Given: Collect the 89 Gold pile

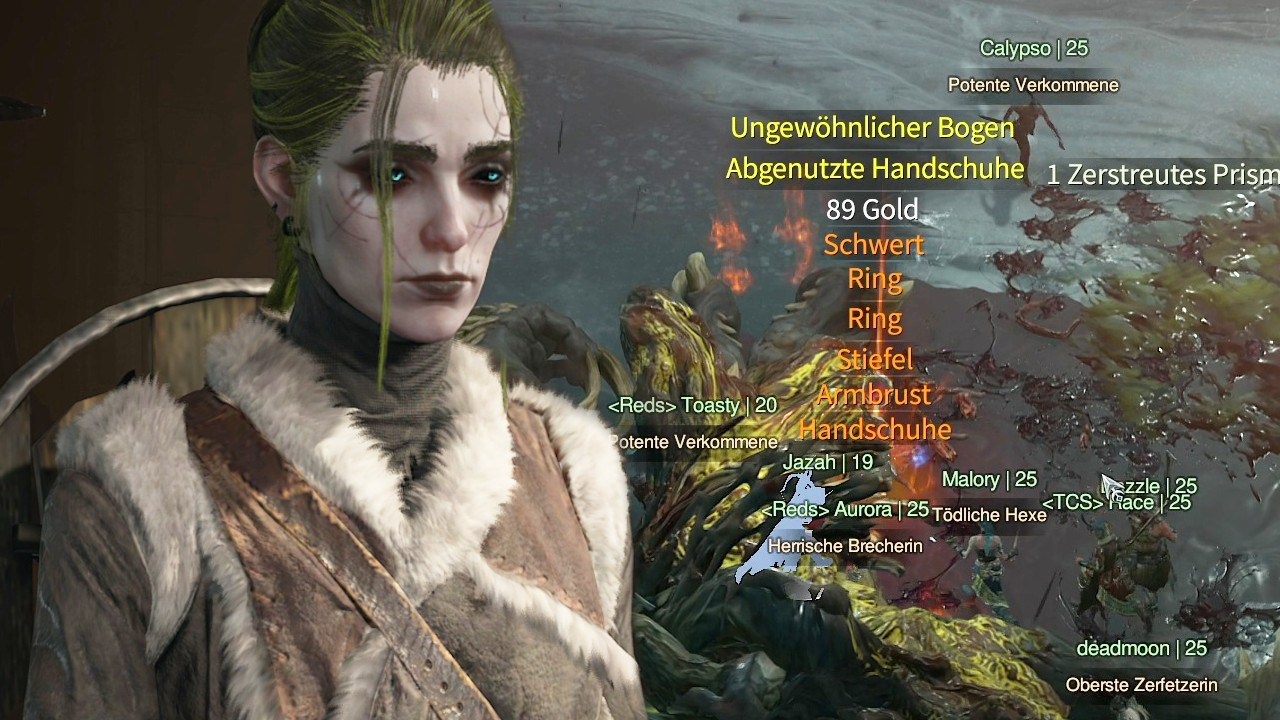Looking at the screenshot, I should click(x=875, y=209).
